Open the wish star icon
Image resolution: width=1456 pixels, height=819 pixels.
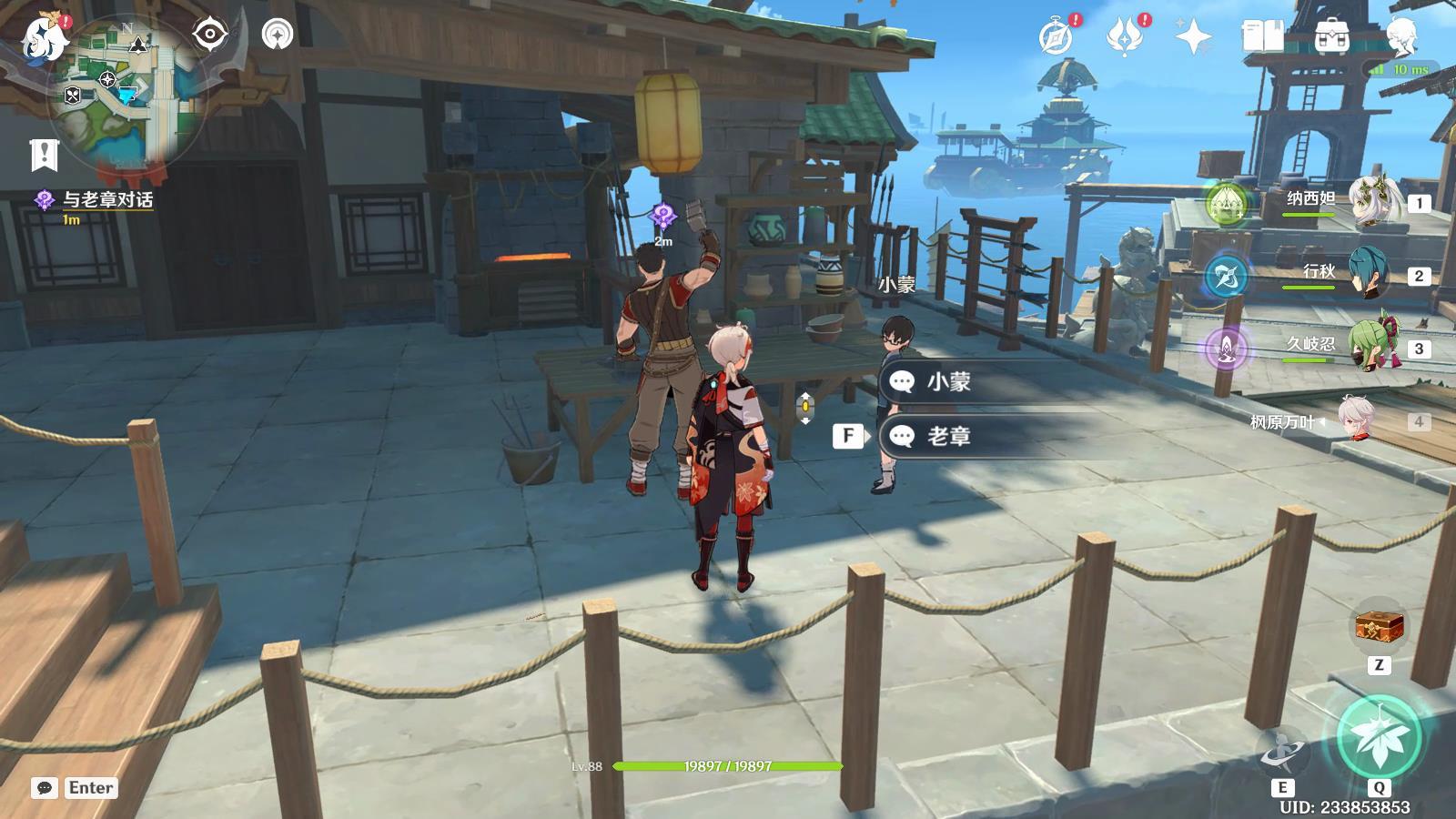[1193, 36]
